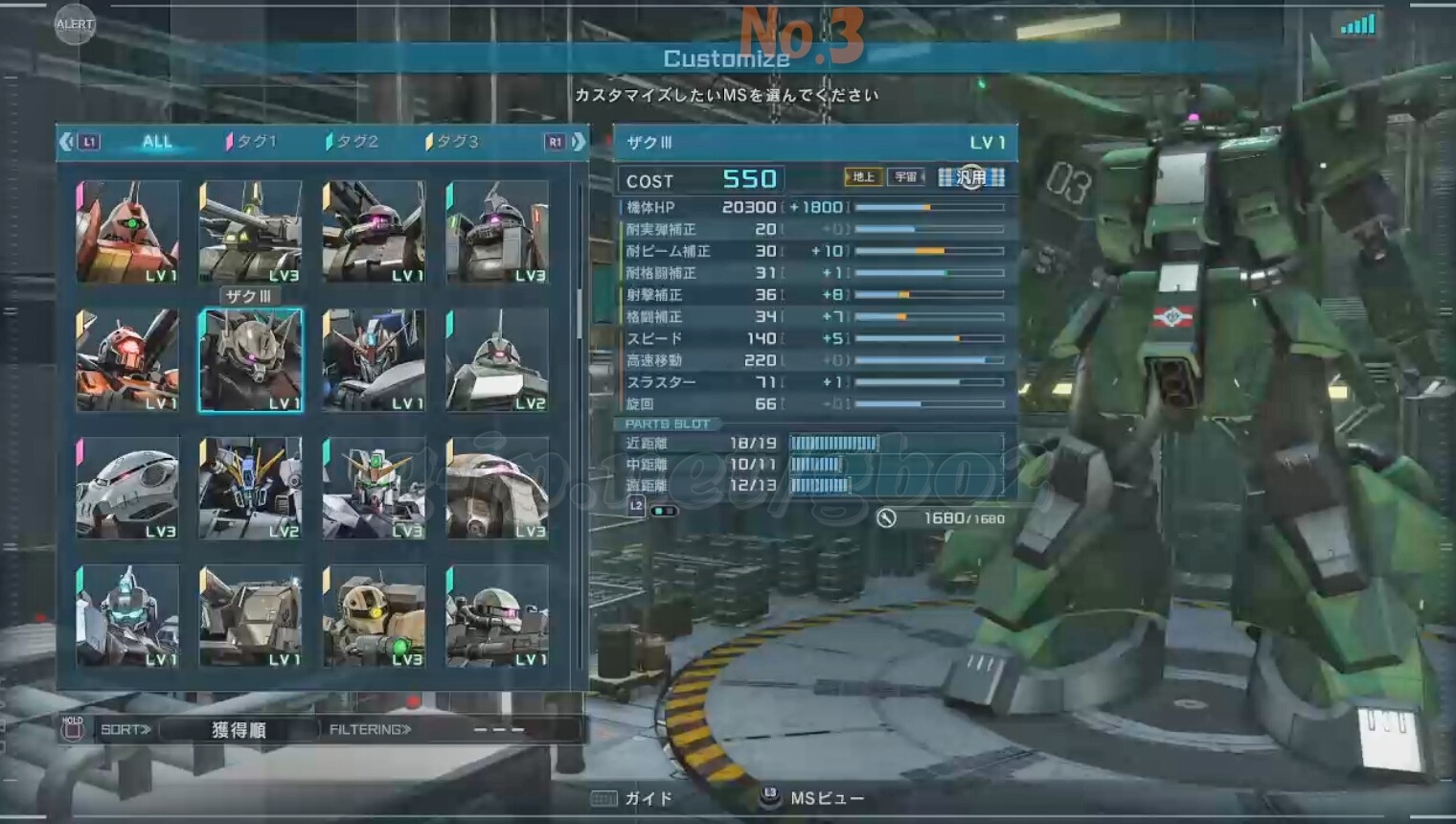Select the highlighted ザクIII mobile suit tile
Image resolution: width=1456 pixels, height=824 pixels.
pyautogui.click(x=251, y=360)
